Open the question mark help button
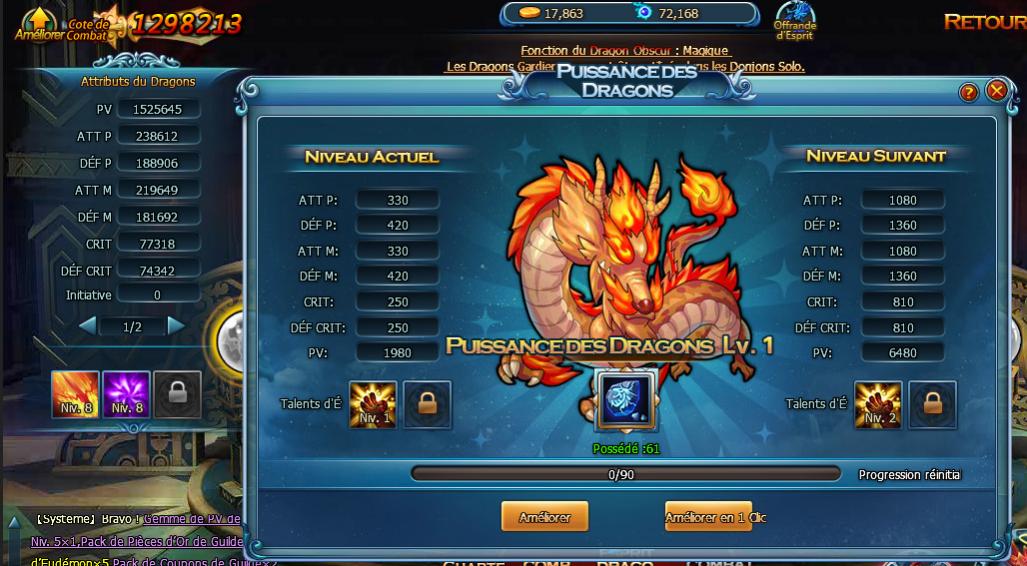Image resolution: width=1027 pixels, height=566 pixels. coord(968,92)
